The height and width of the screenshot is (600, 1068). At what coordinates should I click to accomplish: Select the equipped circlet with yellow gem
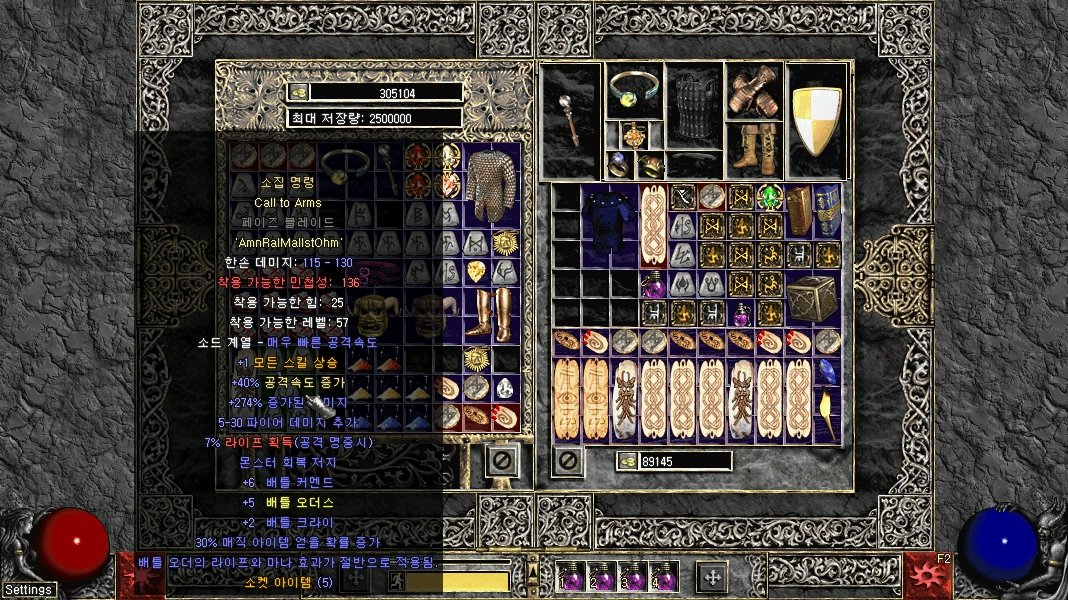pyautogui.click(x=632, y=92)
